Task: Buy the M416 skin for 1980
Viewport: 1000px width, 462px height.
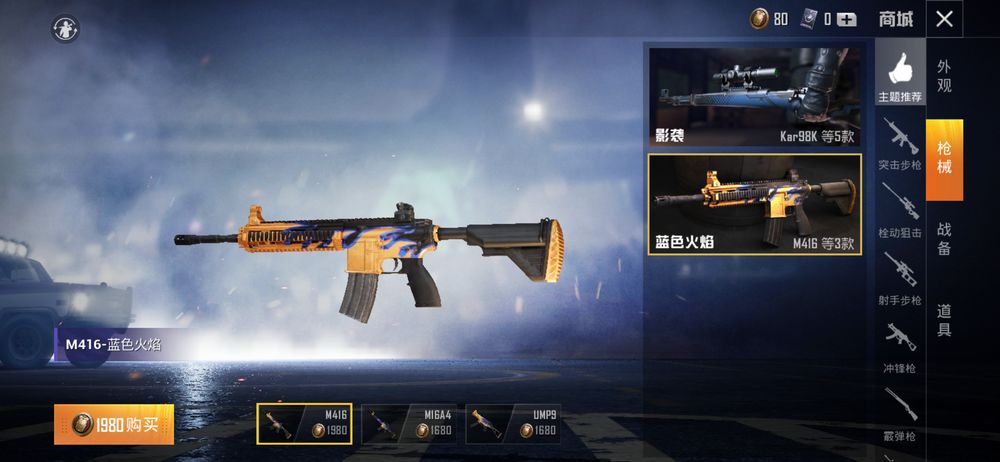Action: 114,425
